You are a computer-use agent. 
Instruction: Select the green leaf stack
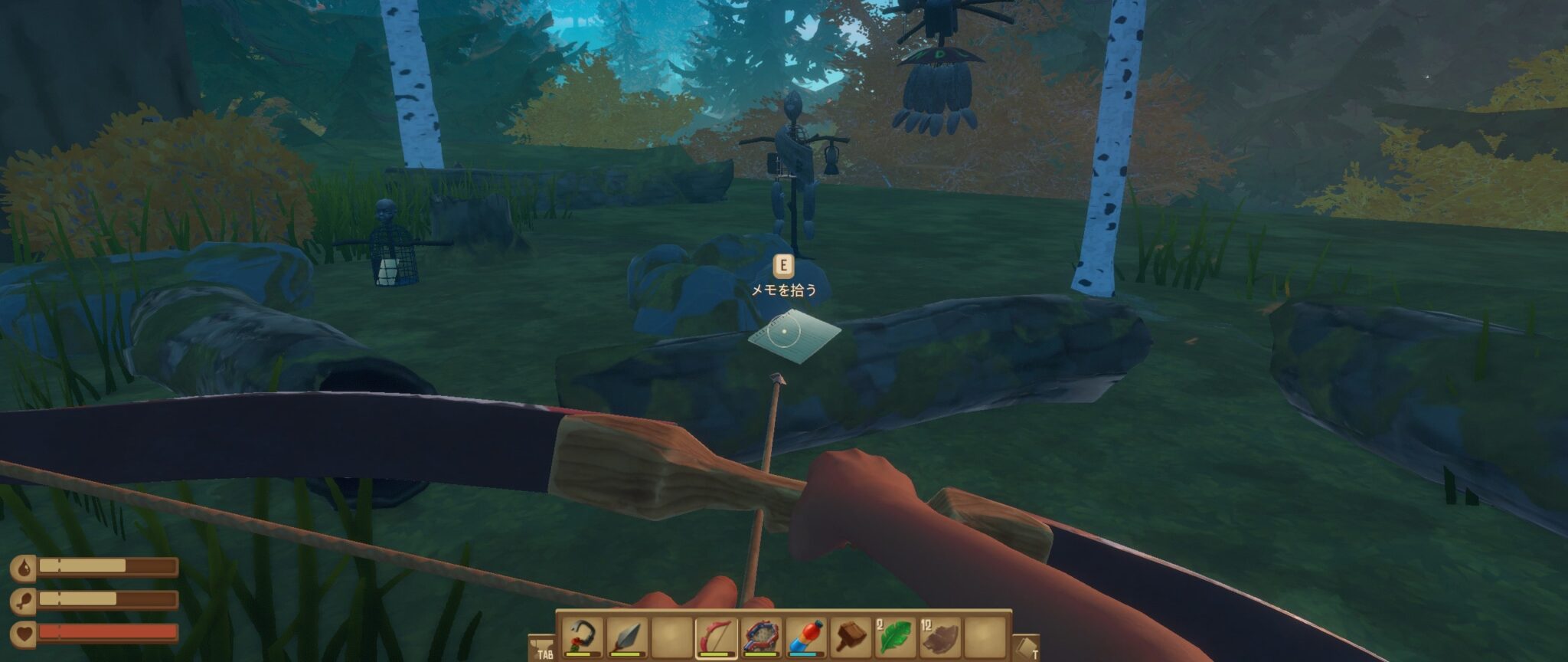(x=895, y=637)
